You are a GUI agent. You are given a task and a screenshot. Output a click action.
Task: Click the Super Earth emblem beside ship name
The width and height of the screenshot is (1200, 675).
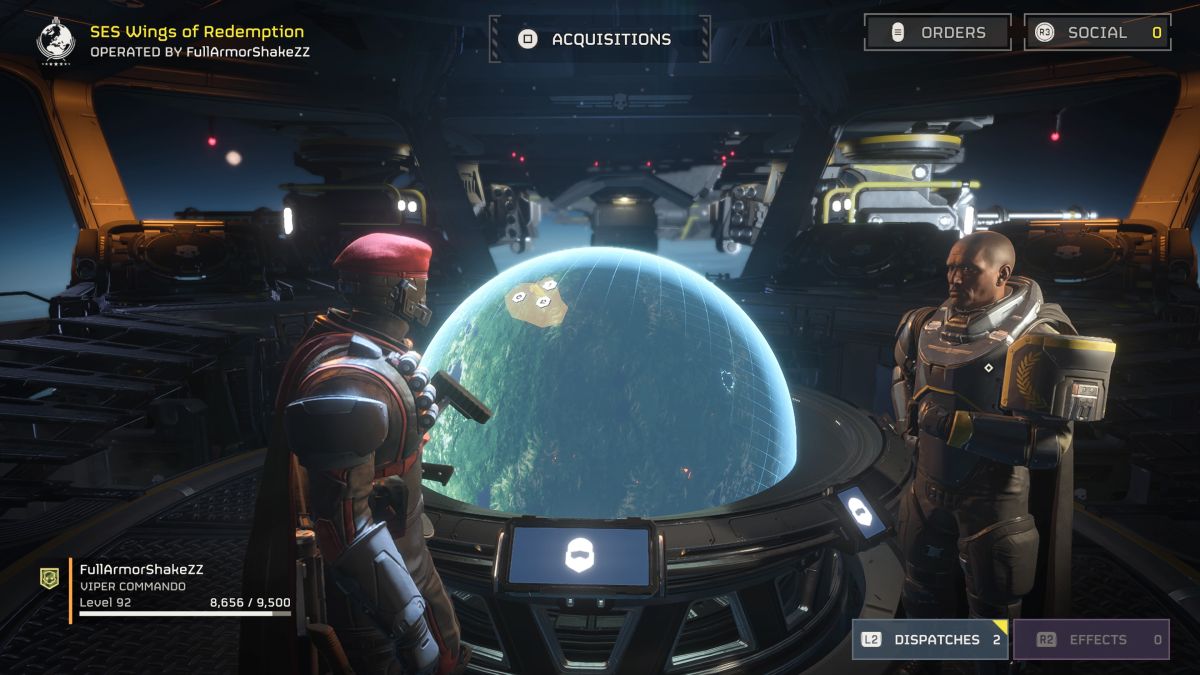56,40
